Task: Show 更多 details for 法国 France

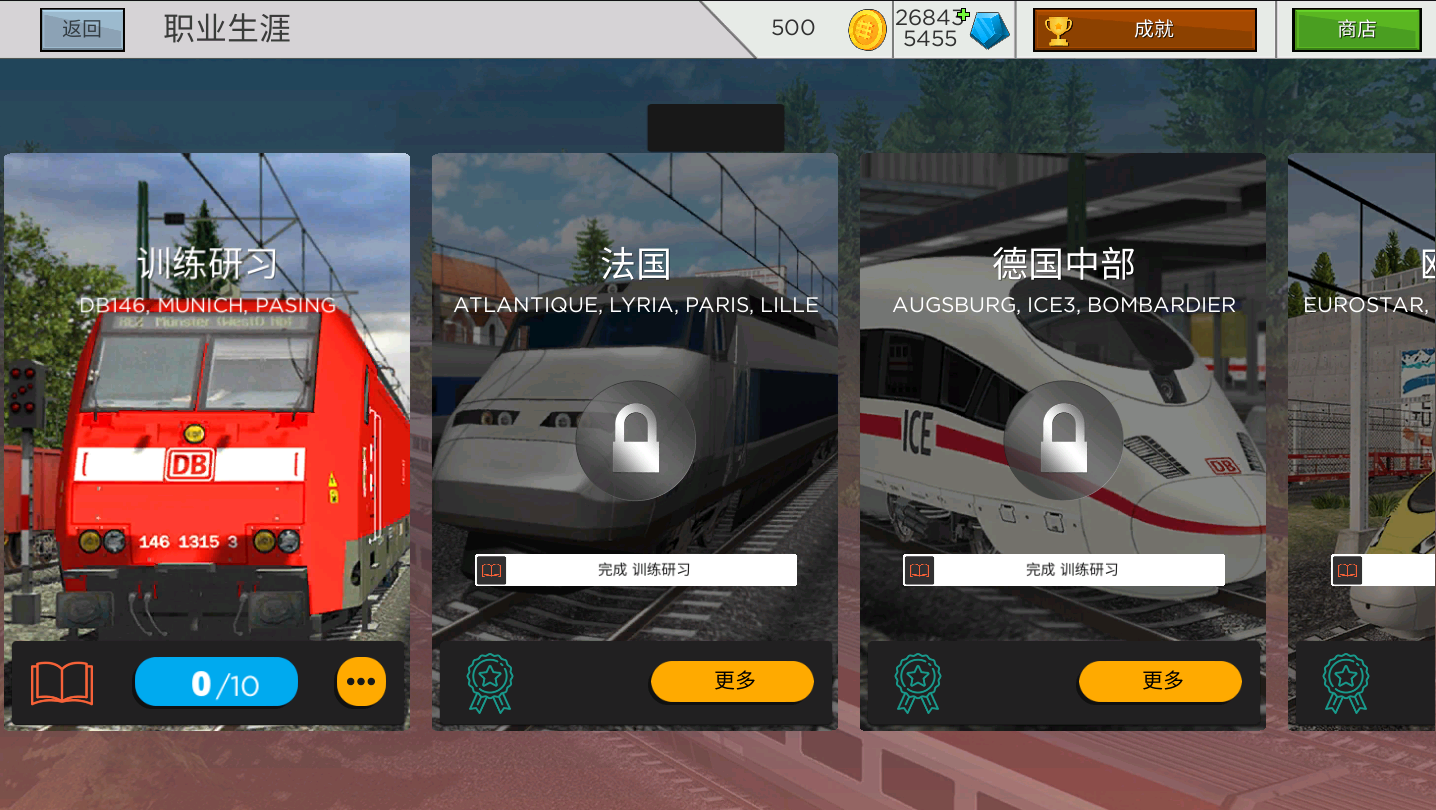Action: click(732, 681)
